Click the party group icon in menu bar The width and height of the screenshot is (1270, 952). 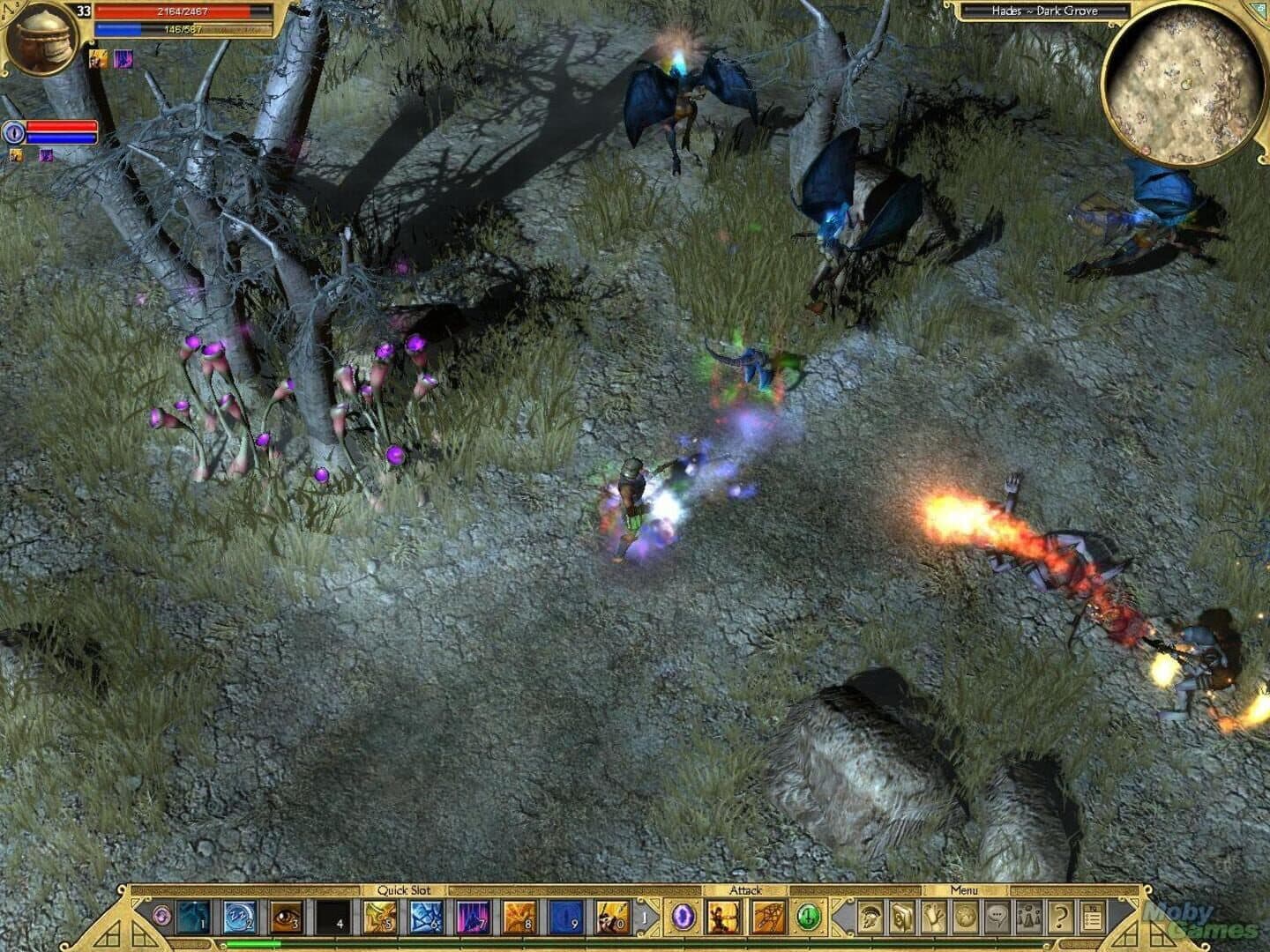click(x=1029, y=917)
